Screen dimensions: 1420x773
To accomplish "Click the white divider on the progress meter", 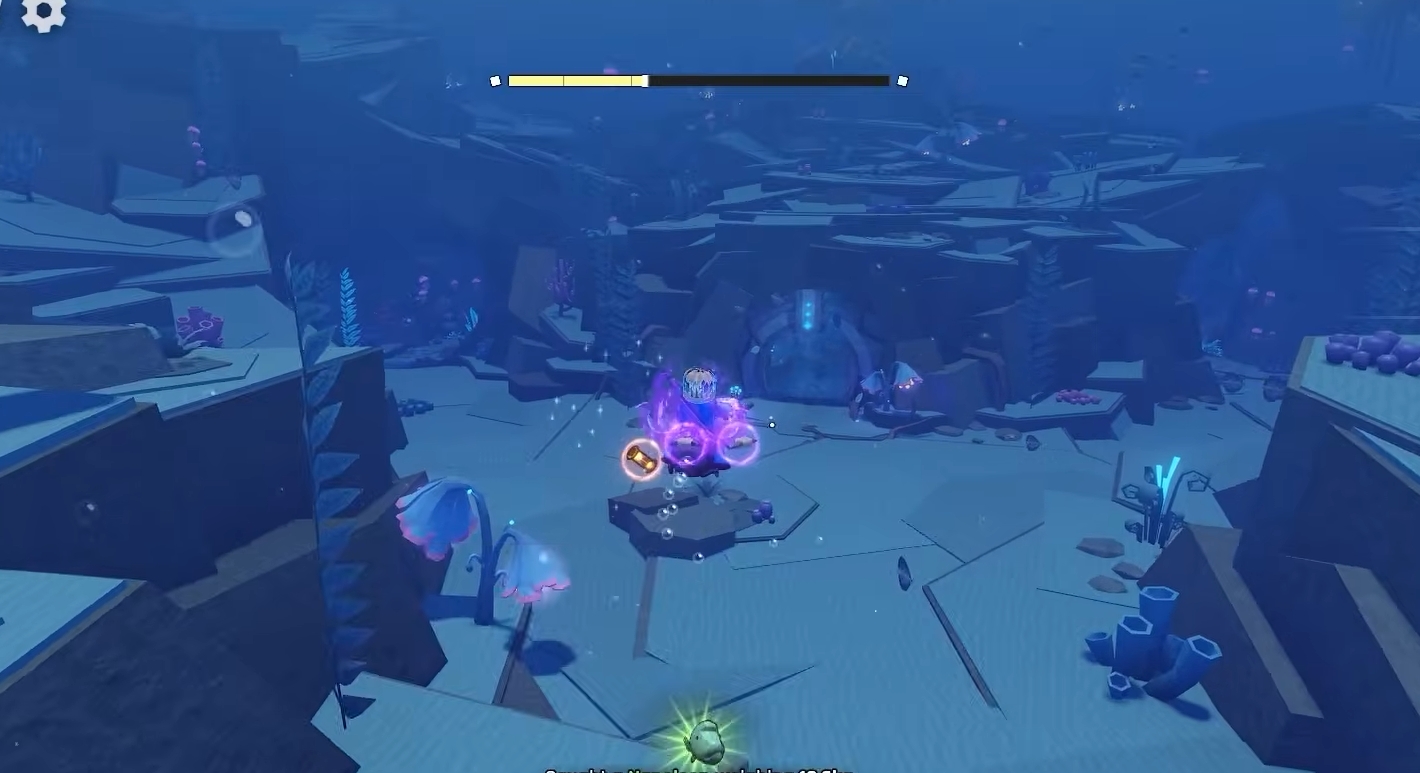I will pos(646,80).
